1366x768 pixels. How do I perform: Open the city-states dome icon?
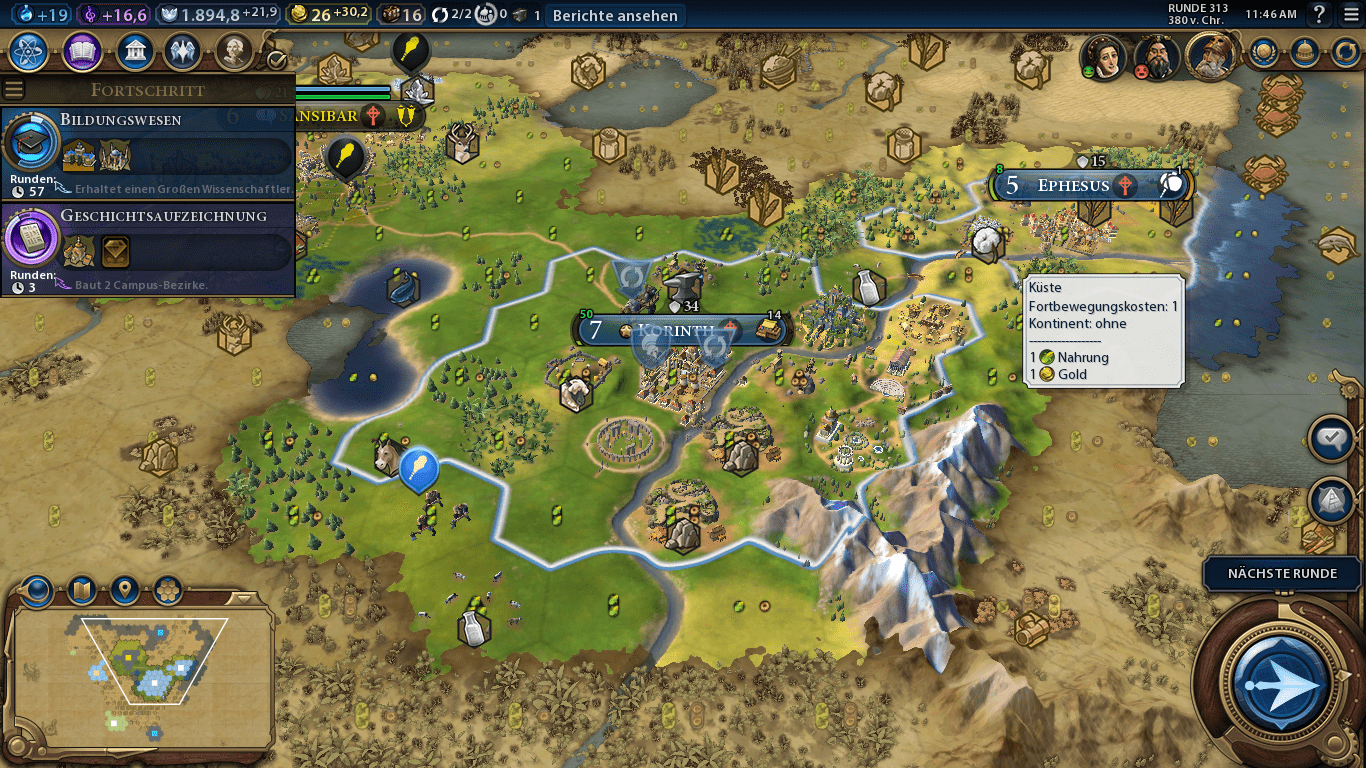tap(1303, 51)
